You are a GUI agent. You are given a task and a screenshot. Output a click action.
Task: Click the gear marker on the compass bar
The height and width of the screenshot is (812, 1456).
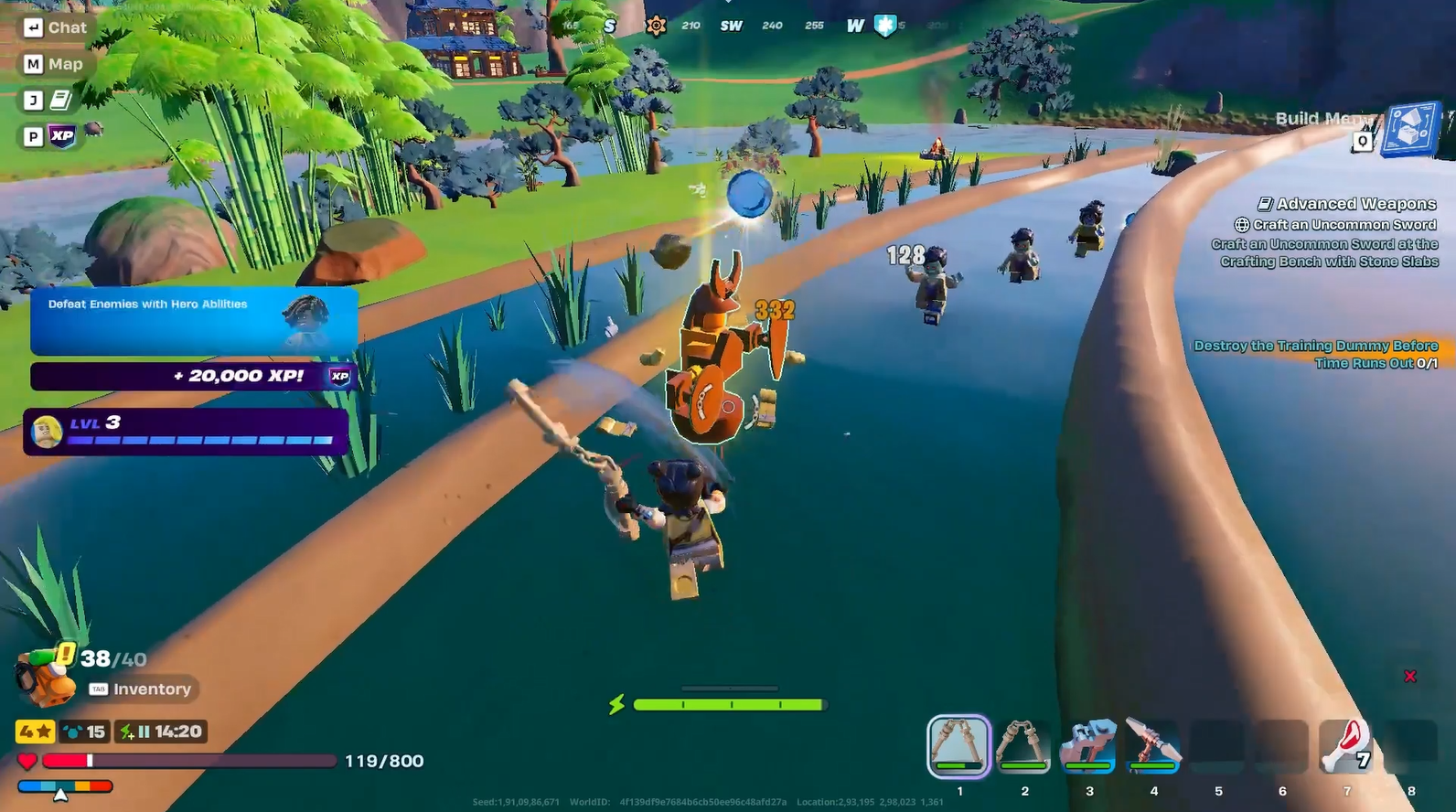(658, 26)
